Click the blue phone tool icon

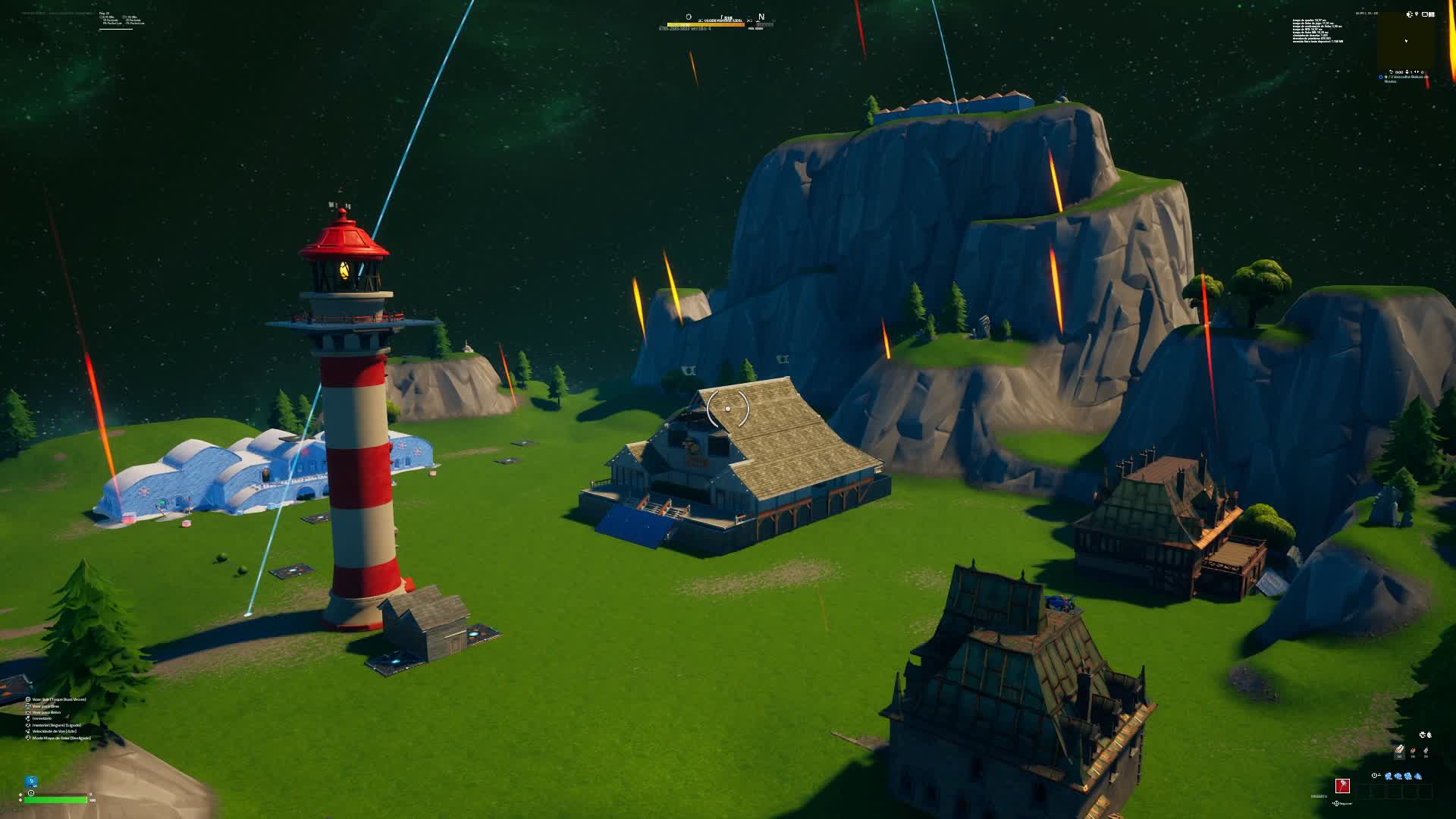[x=31, y=781]
